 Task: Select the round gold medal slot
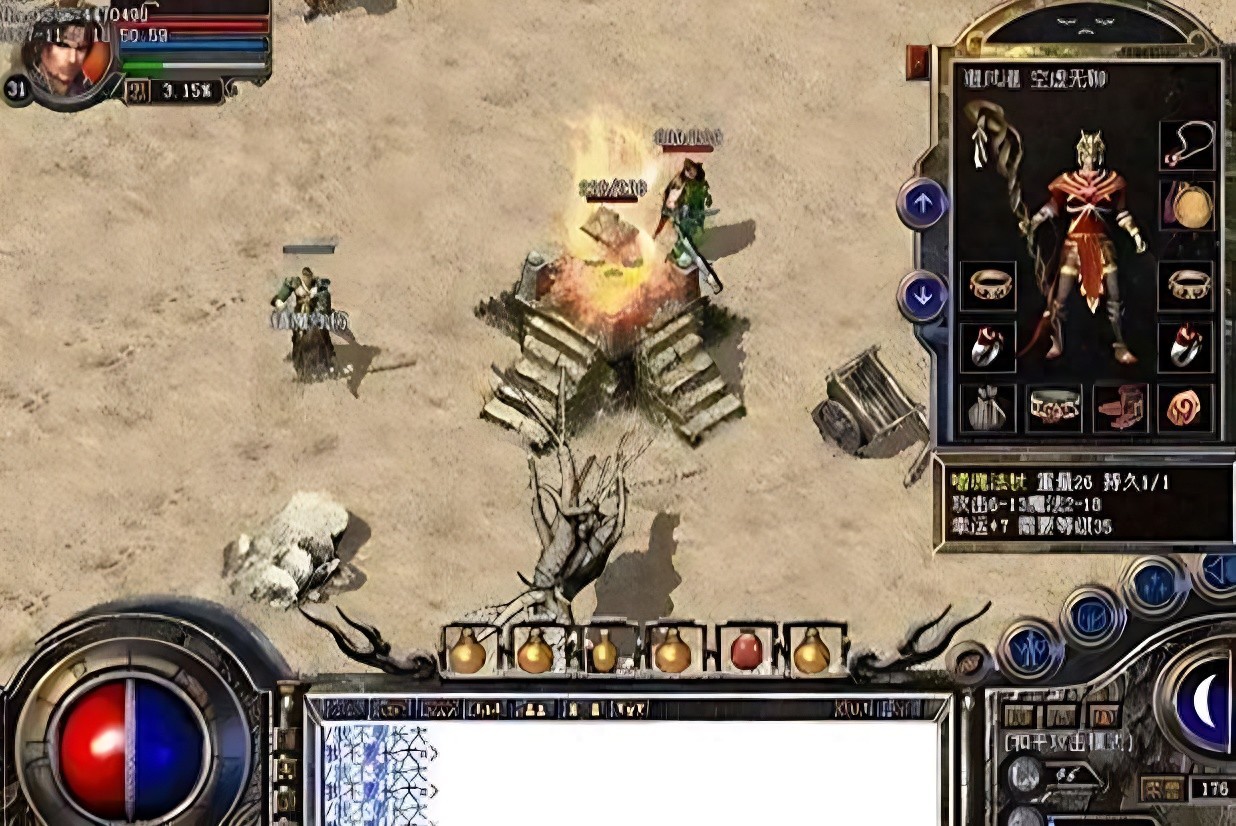coord(1187,205)
